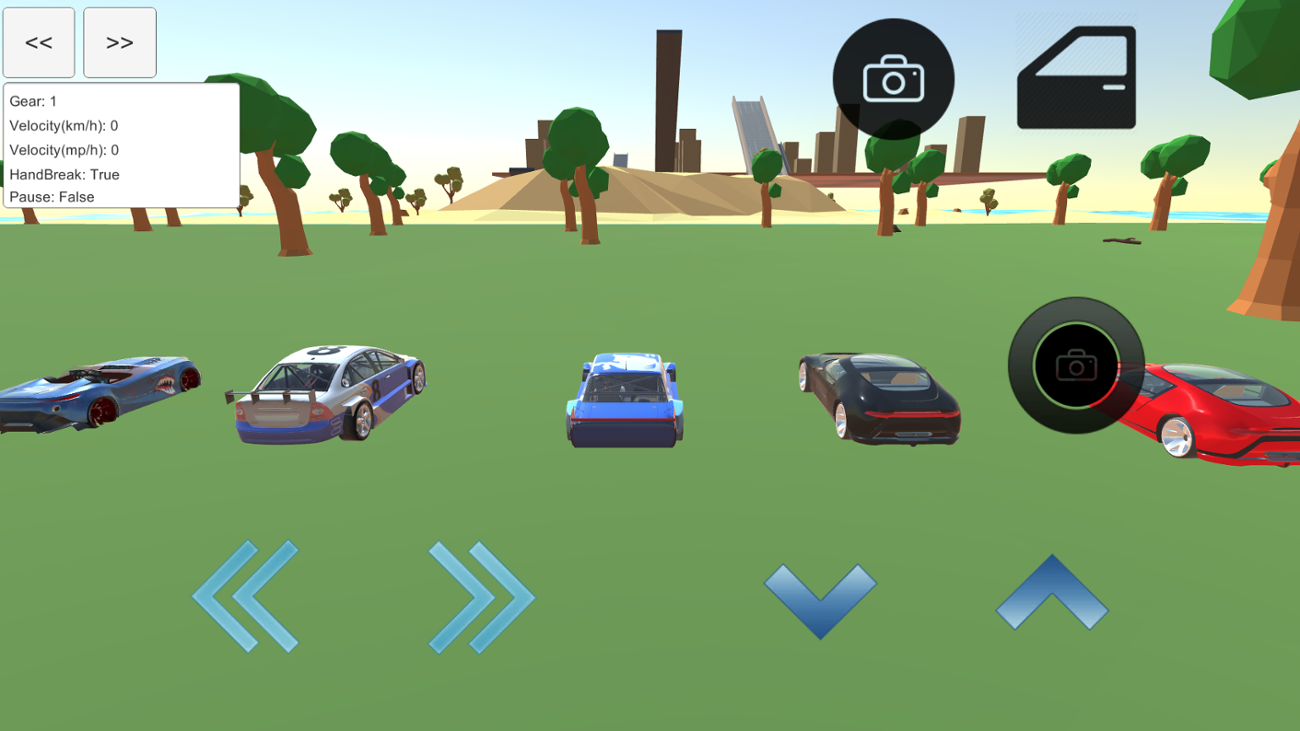Click the double right chevron to browse cars
Viewport: 1300px width, 731px height.
483,597
